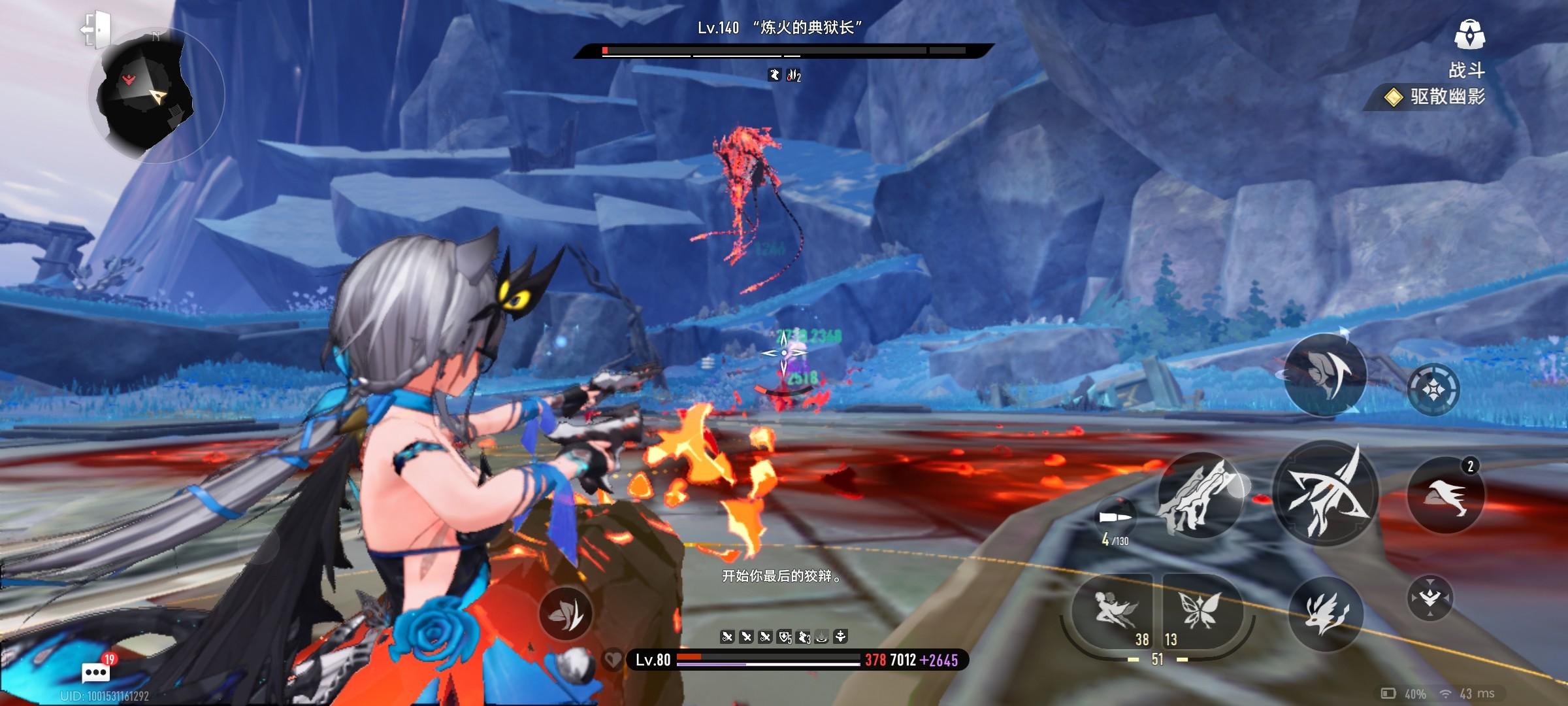The height and width of the screenshot is (706, 1568).
Task: Open chat with 19 unread messages
Action: tap(96, 671)
